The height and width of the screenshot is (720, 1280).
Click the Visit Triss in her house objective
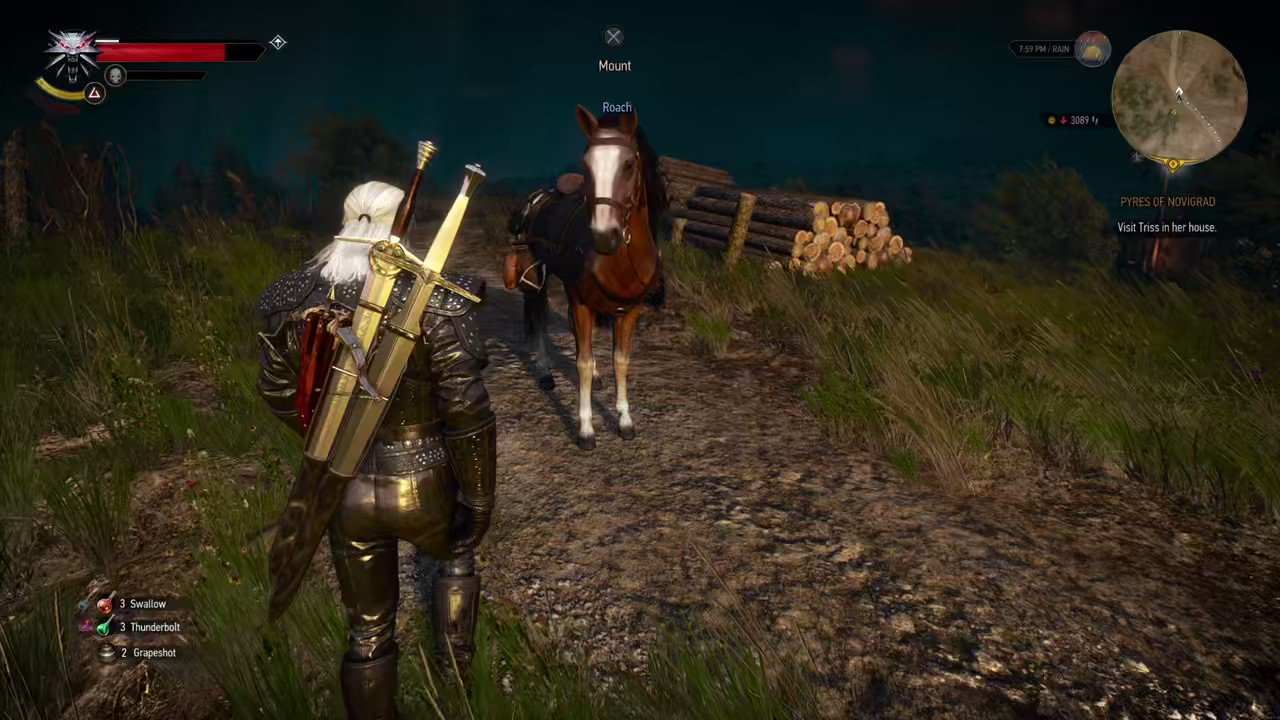1166,227
